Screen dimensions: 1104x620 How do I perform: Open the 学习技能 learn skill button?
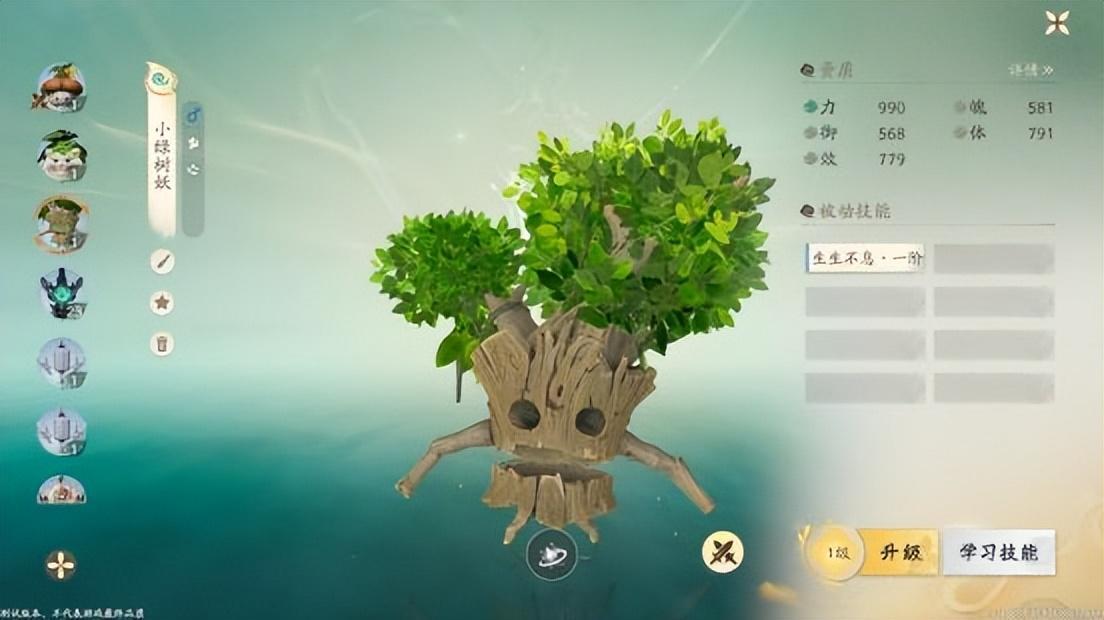pyautogui.click(x=998, y=553)
